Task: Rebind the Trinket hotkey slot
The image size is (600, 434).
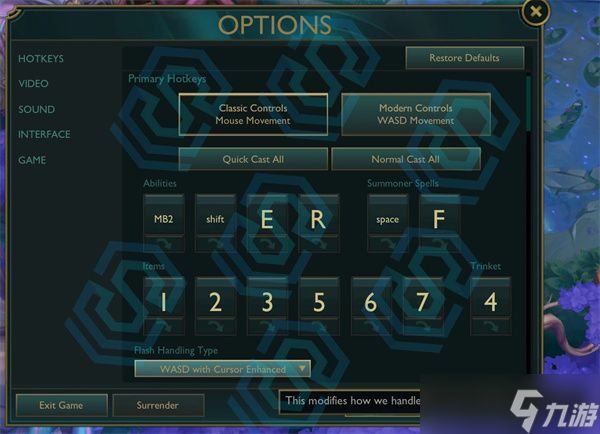Action: (x=490, y=302)
